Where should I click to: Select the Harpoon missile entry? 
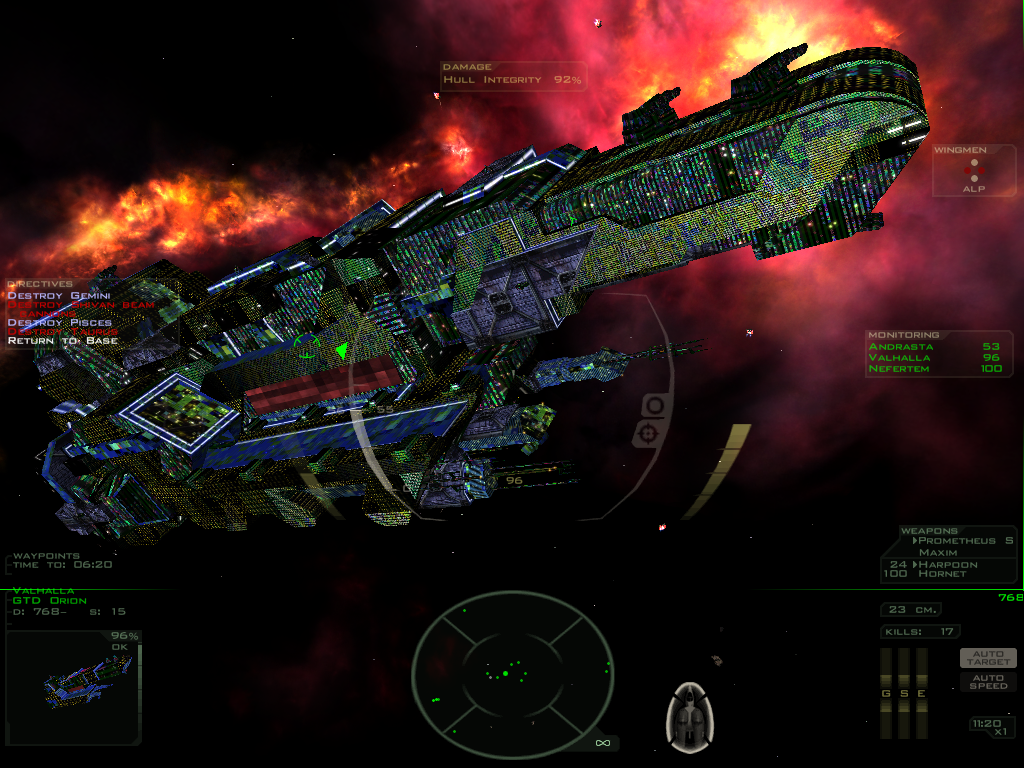(947, 565)
